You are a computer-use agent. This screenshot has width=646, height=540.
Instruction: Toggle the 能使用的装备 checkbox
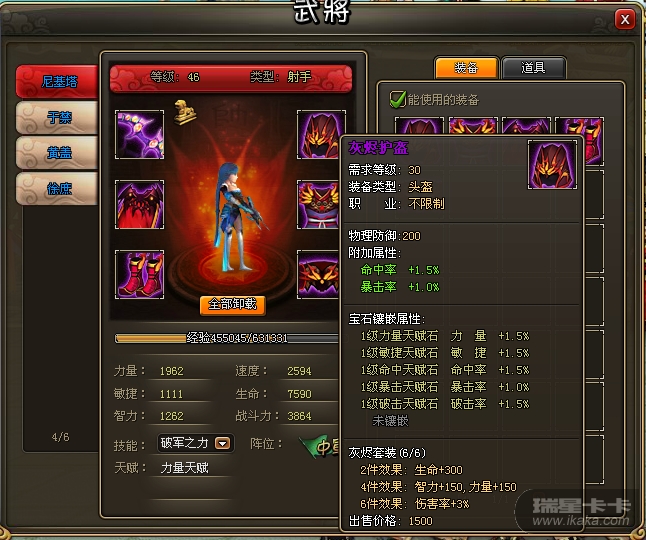coord(397,99)
